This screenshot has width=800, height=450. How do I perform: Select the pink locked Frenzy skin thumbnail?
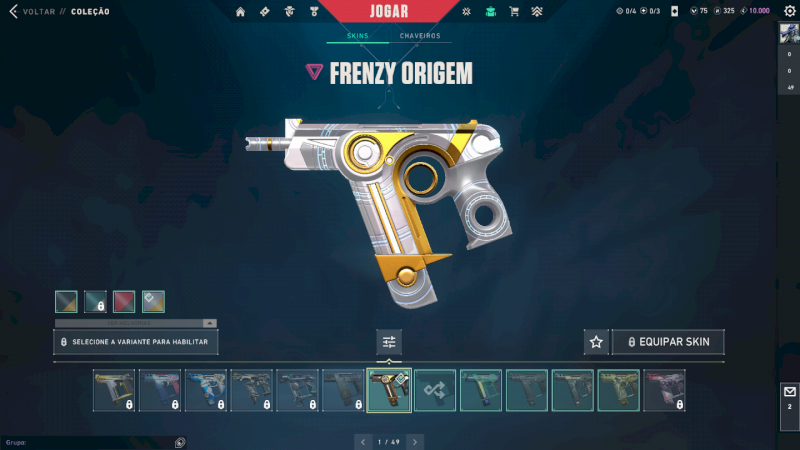pyautogui.click(x=664, y=390)
